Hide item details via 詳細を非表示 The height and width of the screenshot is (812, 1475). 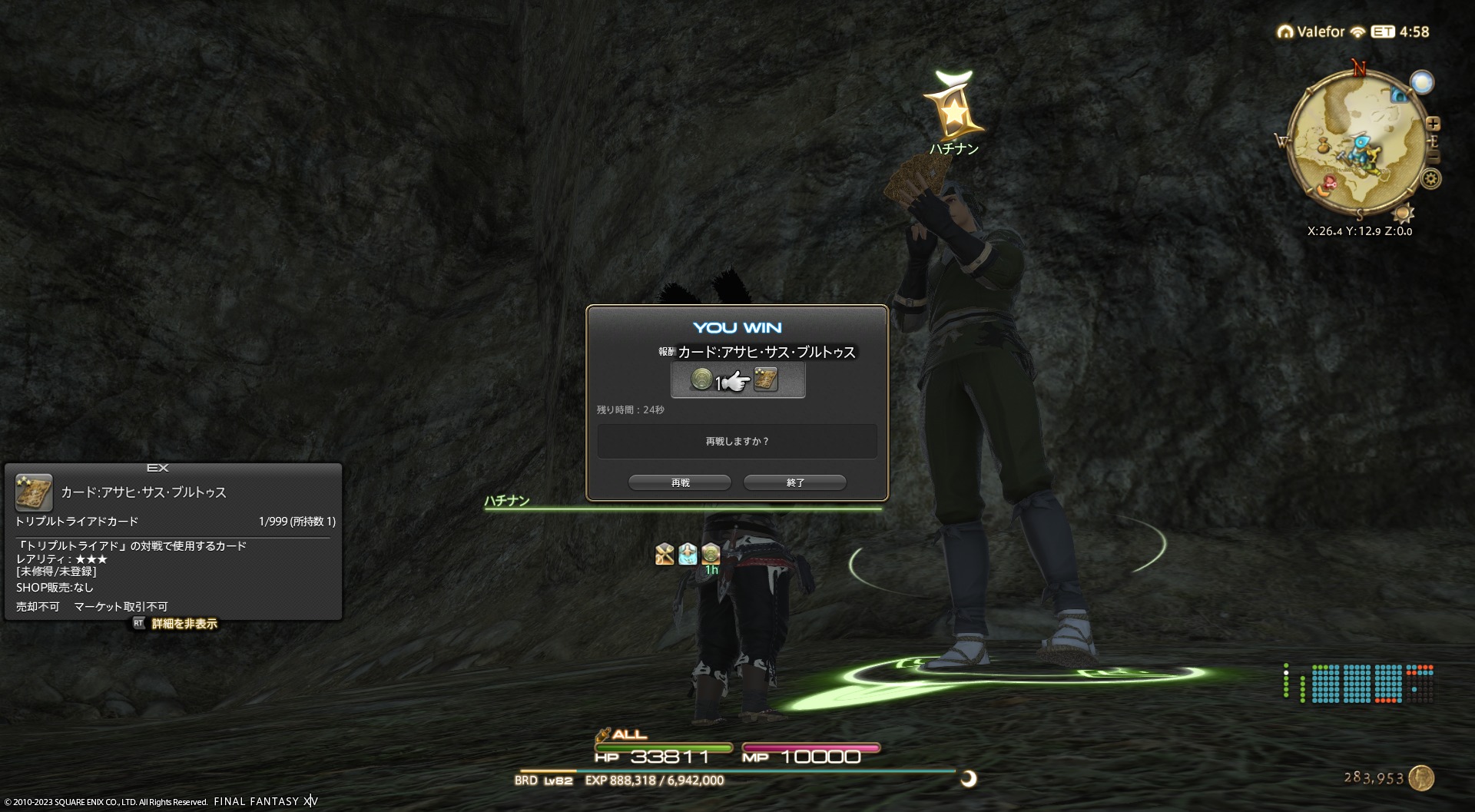(184, 624)
